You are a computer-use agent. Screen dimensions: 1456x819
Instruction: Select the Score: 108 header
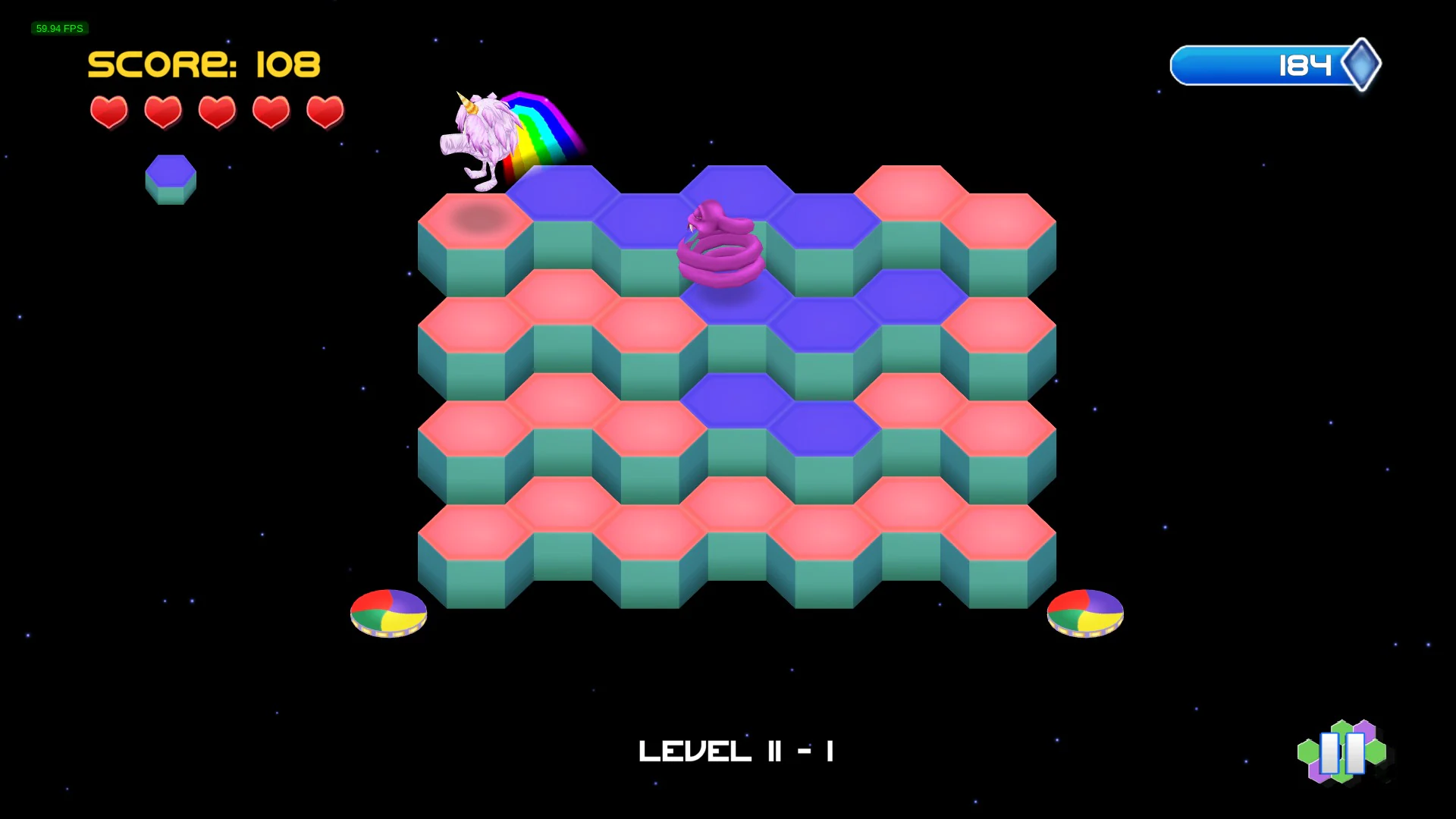click(x=203, y=64)
